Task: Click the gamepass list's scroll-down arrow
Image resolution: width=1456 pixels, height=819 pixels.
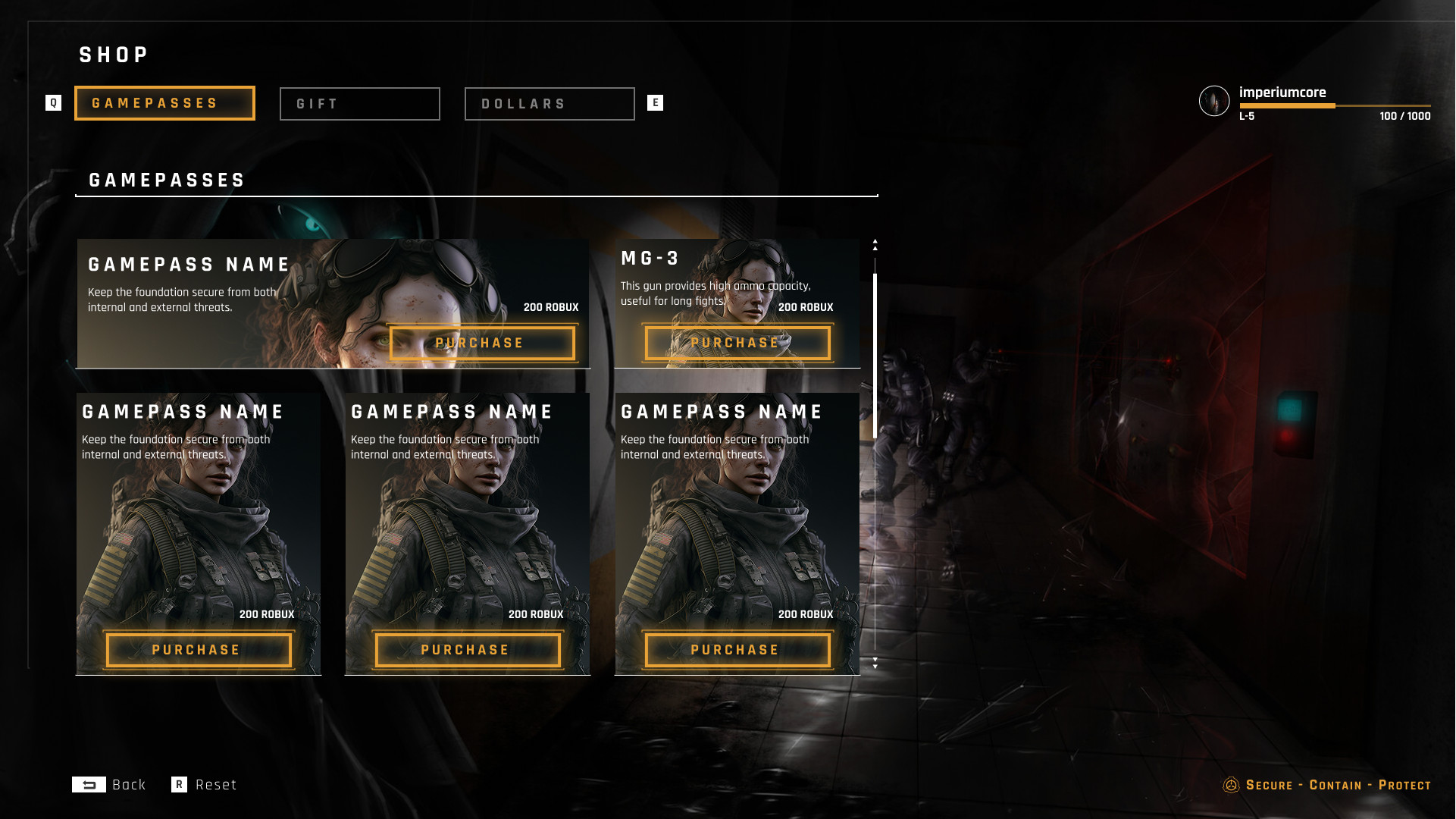Action: pyautogui.click(x=875, y=664)
